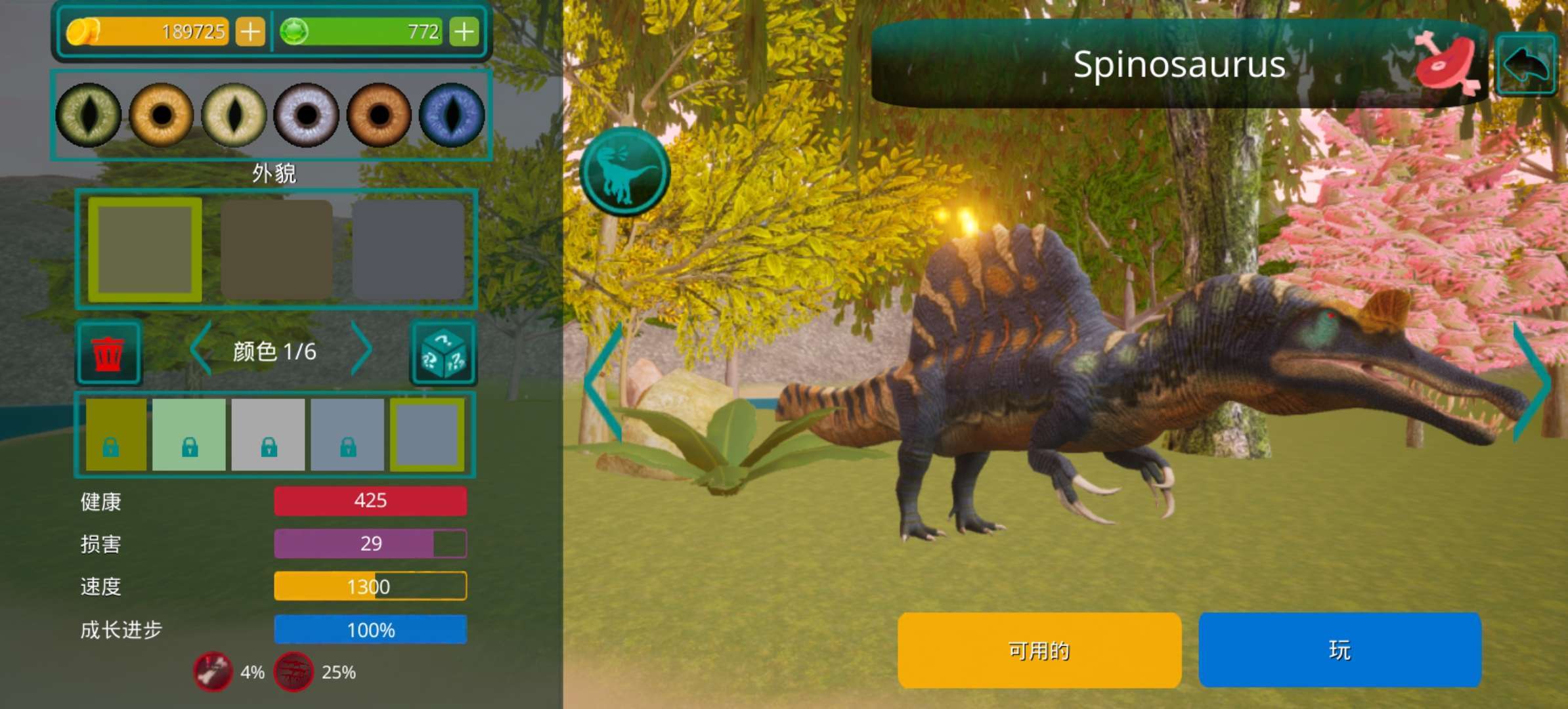The width and height of the screenshot is (1568, 709).
Task: Delete with the red trash can button
Action: click(x=108, y=353)
